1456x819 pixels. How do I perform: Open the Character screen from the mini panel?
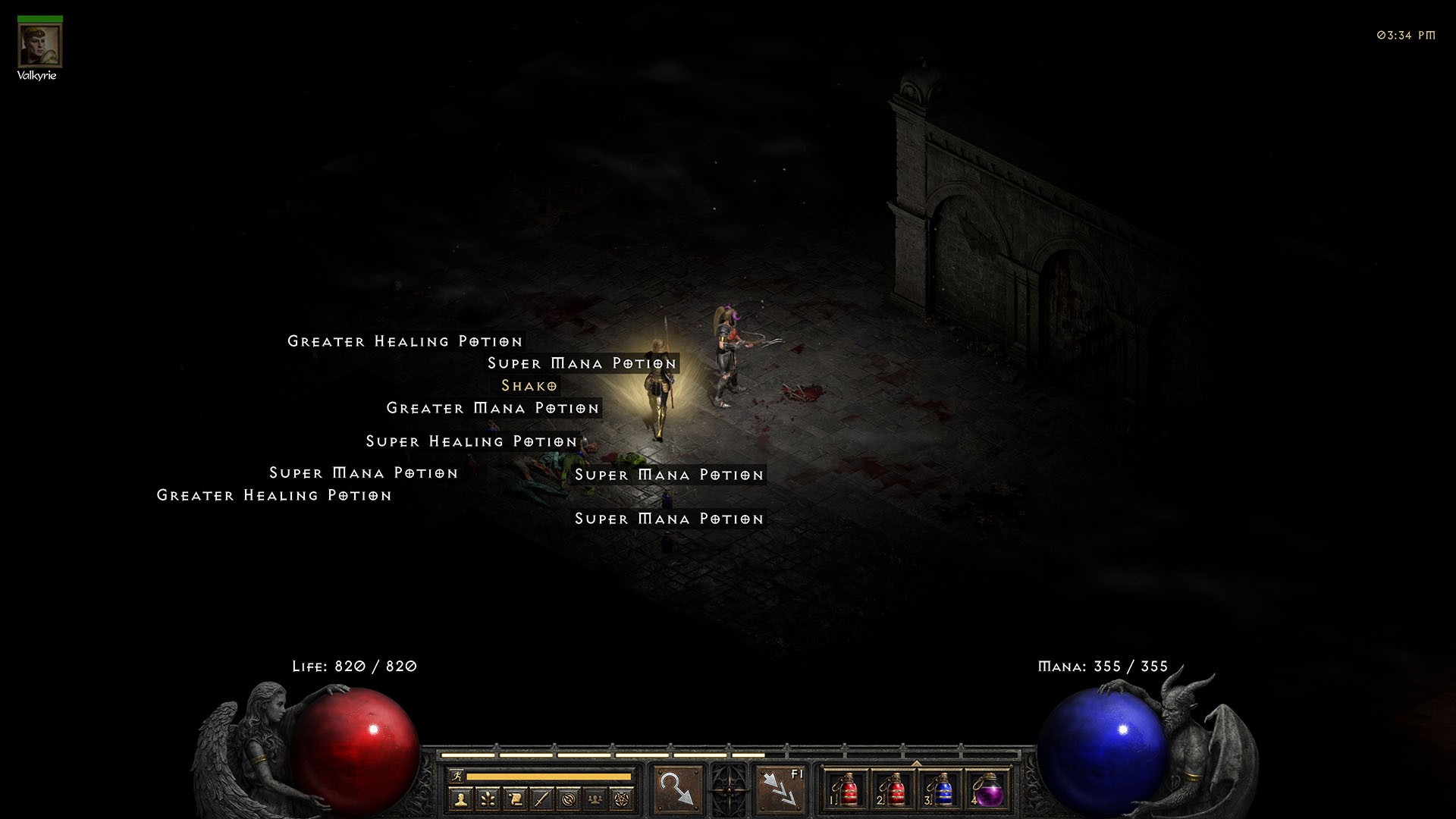tap(461, 799)
